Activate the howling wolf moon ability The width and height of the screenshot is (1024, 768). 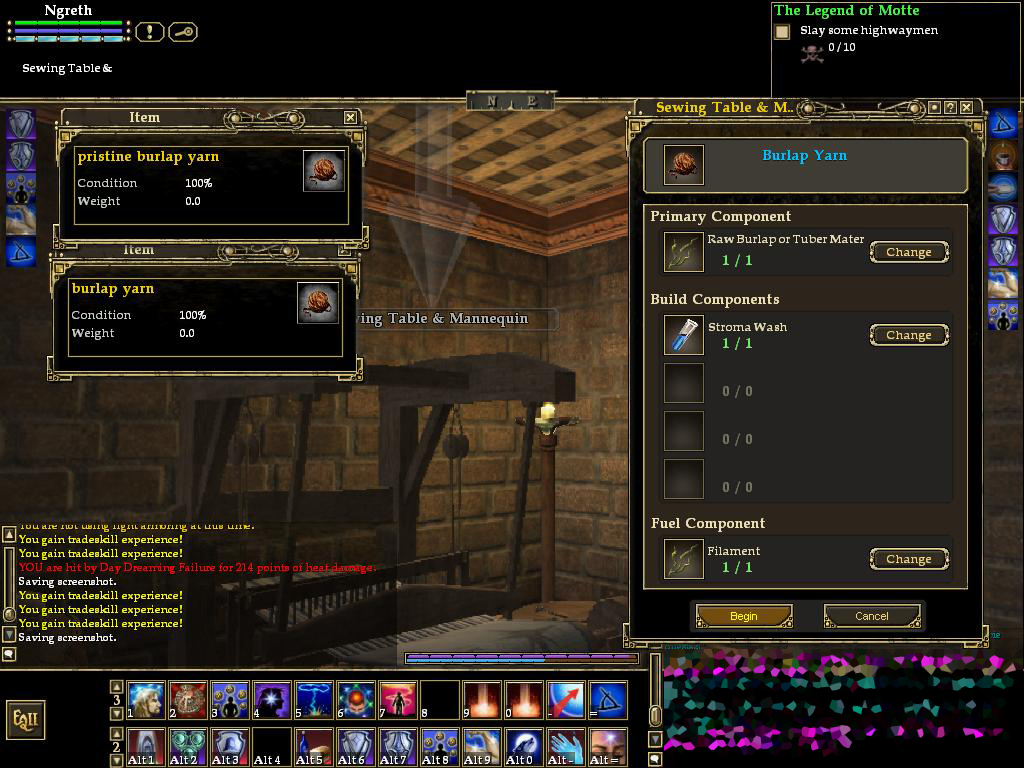click(x=523, y=745)
